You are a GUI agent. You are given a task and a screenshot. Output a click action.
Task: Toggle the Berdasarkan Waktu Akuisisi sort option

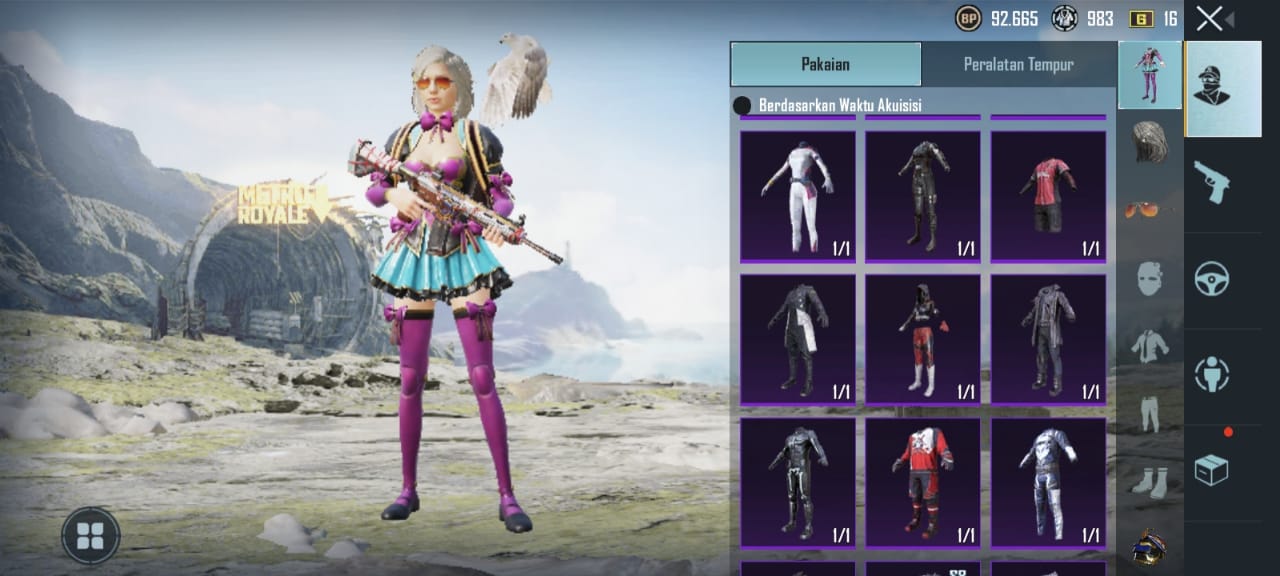pyautogui.click(x=743, y=105)
